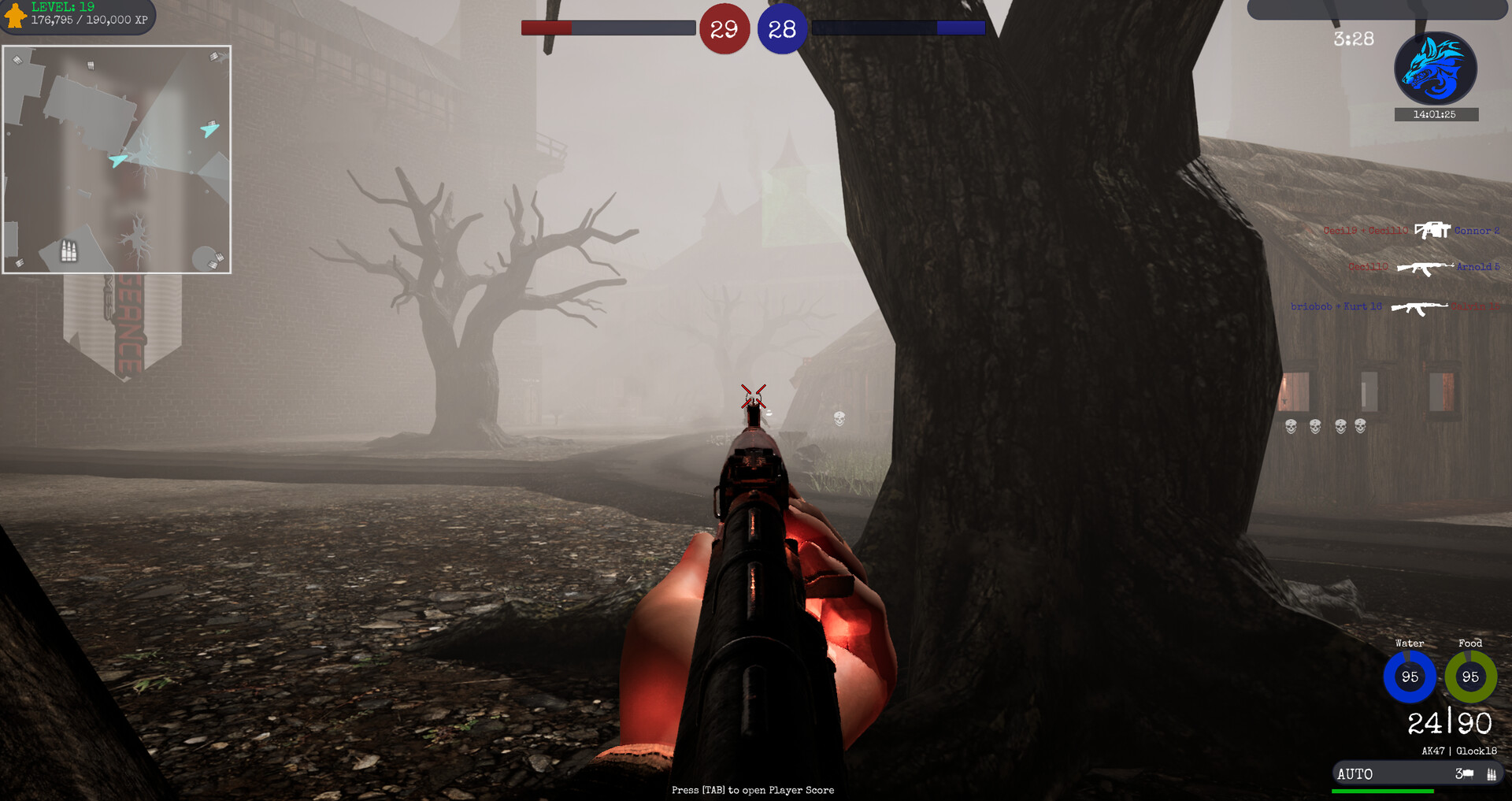Open the red team score badge showing 29
Screen dimensions: 1512x801
(723, 29)
